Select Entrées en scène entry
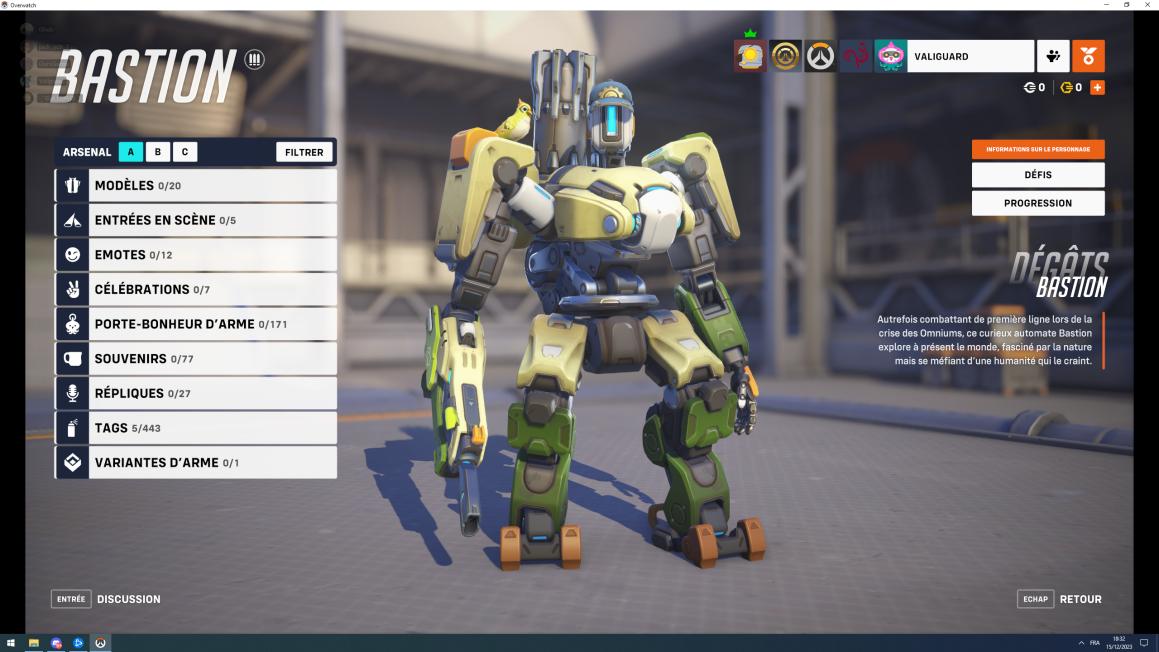Image resolution: width=1159 pixels, height=652 pixels. tap(196, 220)
